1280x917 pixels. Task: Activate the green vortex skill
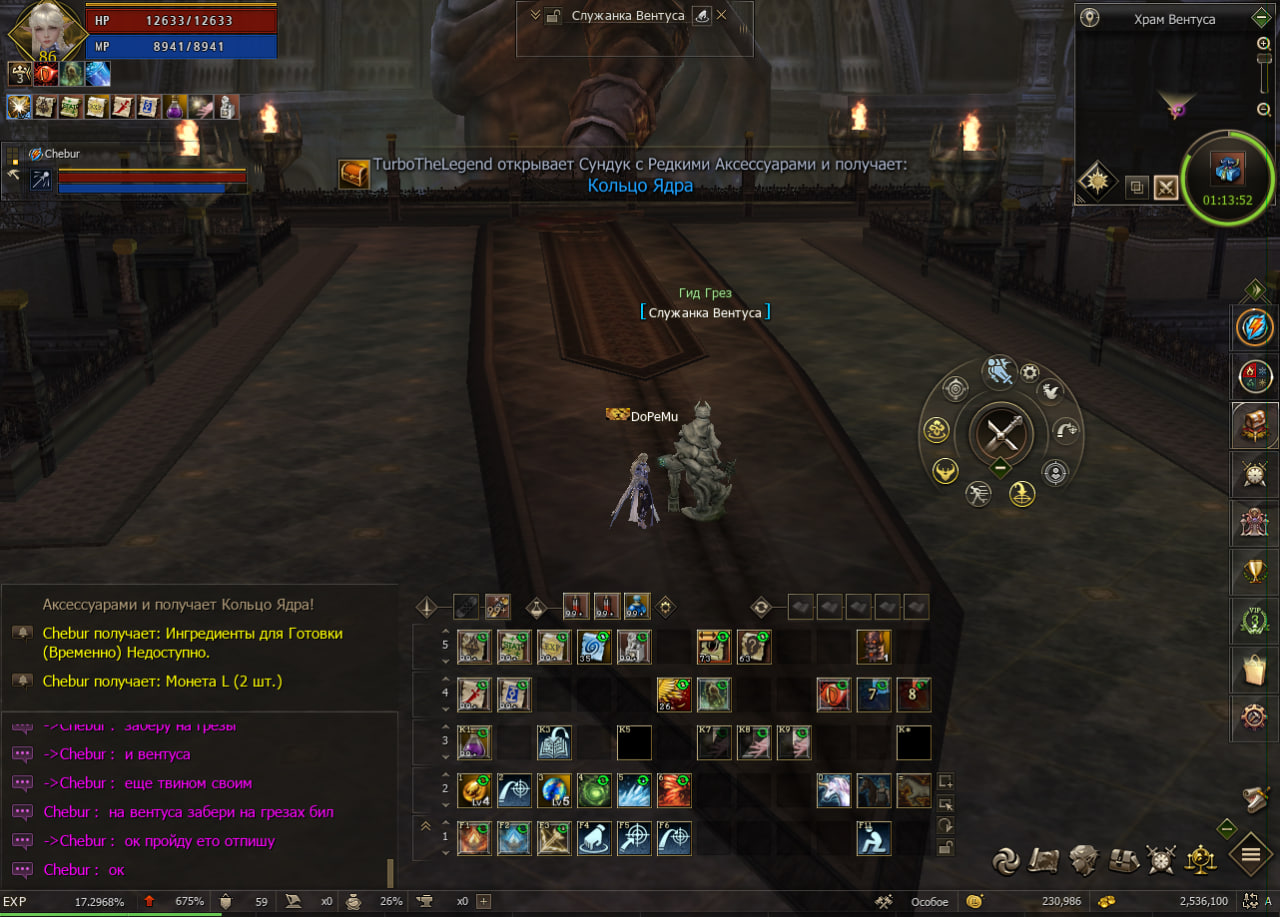(x=594, y=790)
